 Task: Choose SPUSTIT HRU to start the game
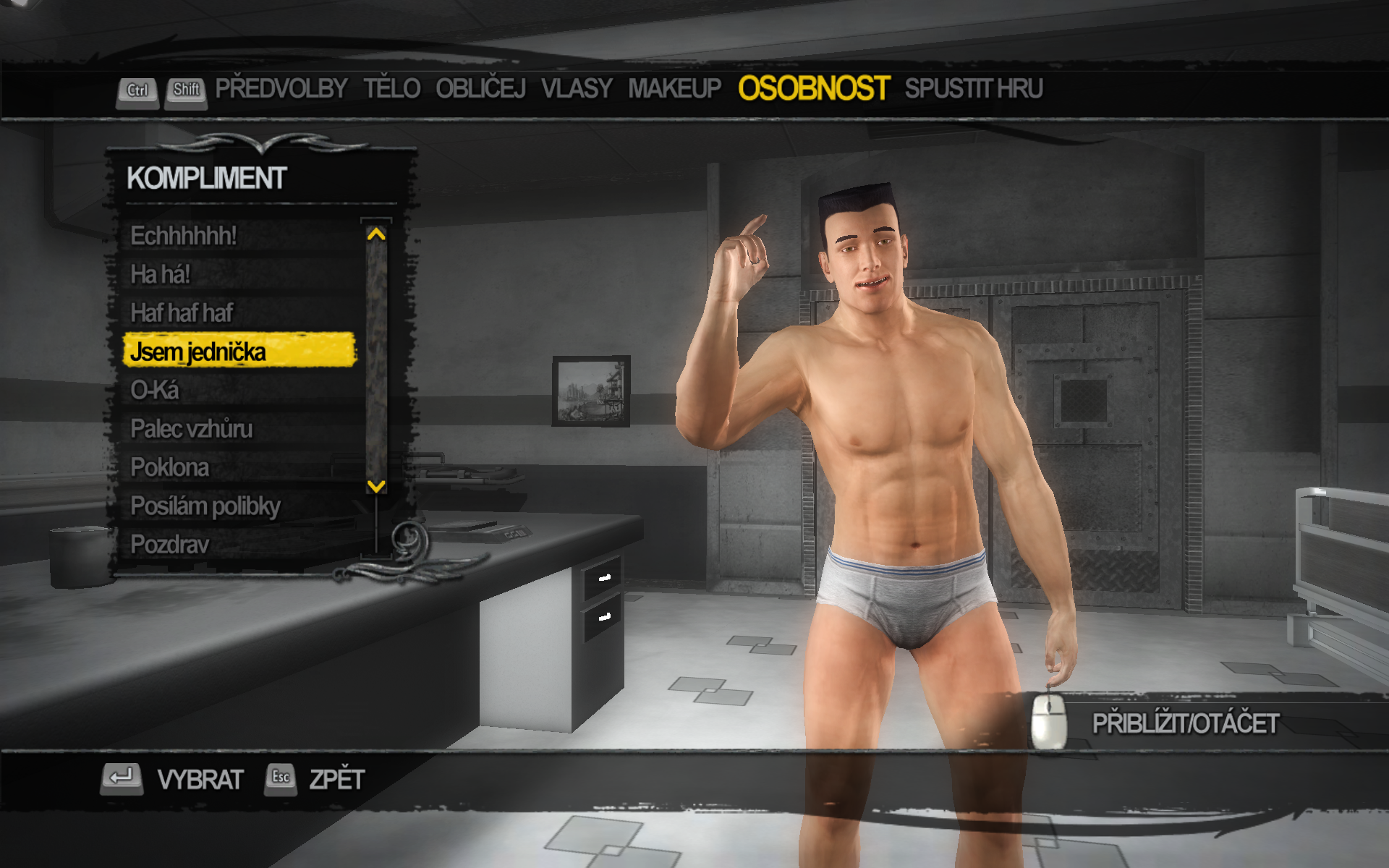(973, 89)
